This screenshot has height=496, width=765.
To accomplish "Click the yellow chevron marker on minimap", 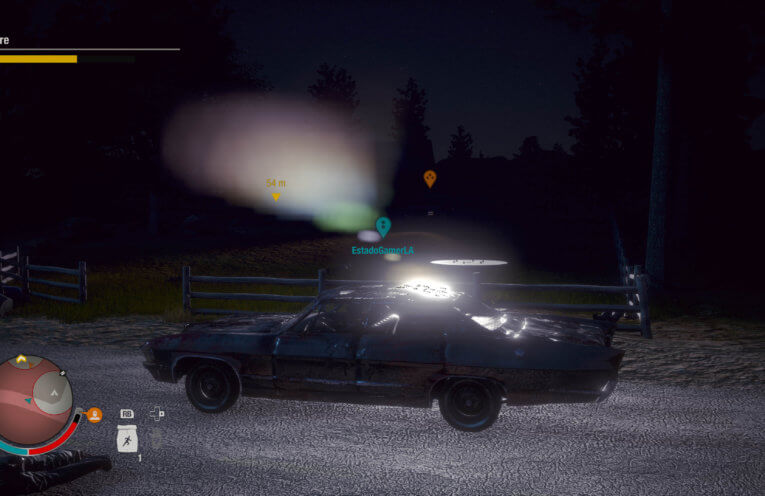I will click(x=21, y=361).
